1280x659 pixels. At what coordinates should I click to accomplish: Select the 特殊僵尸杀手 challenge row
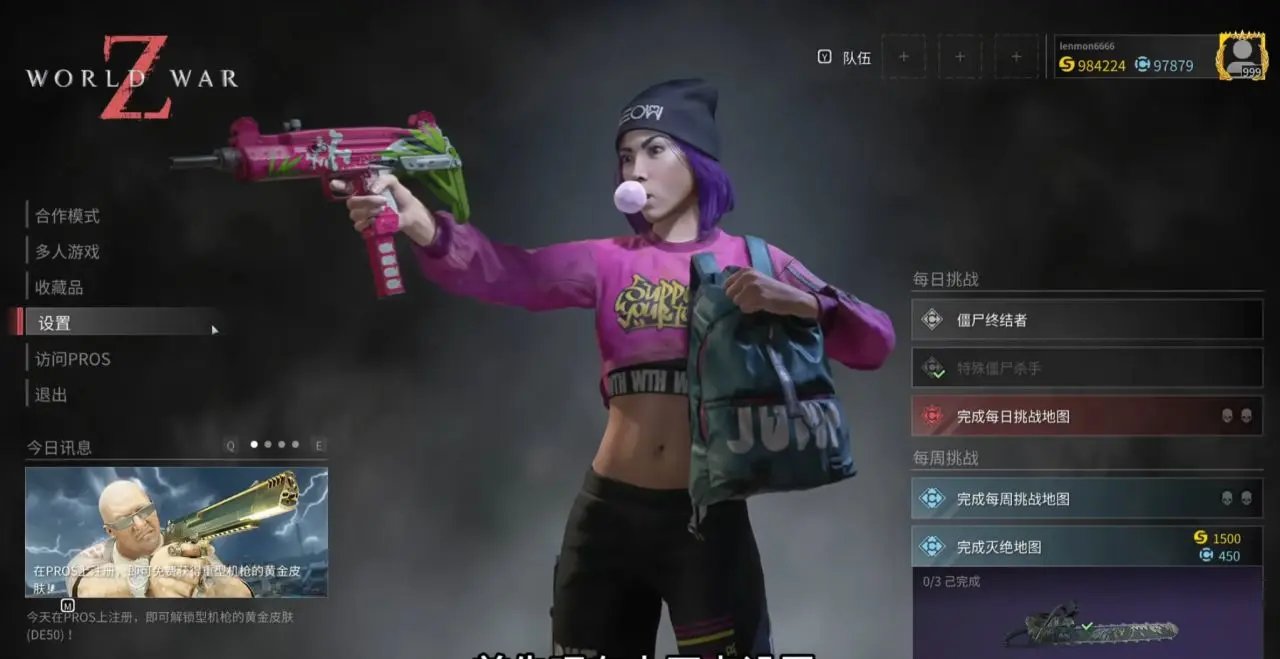point(1087,368)
